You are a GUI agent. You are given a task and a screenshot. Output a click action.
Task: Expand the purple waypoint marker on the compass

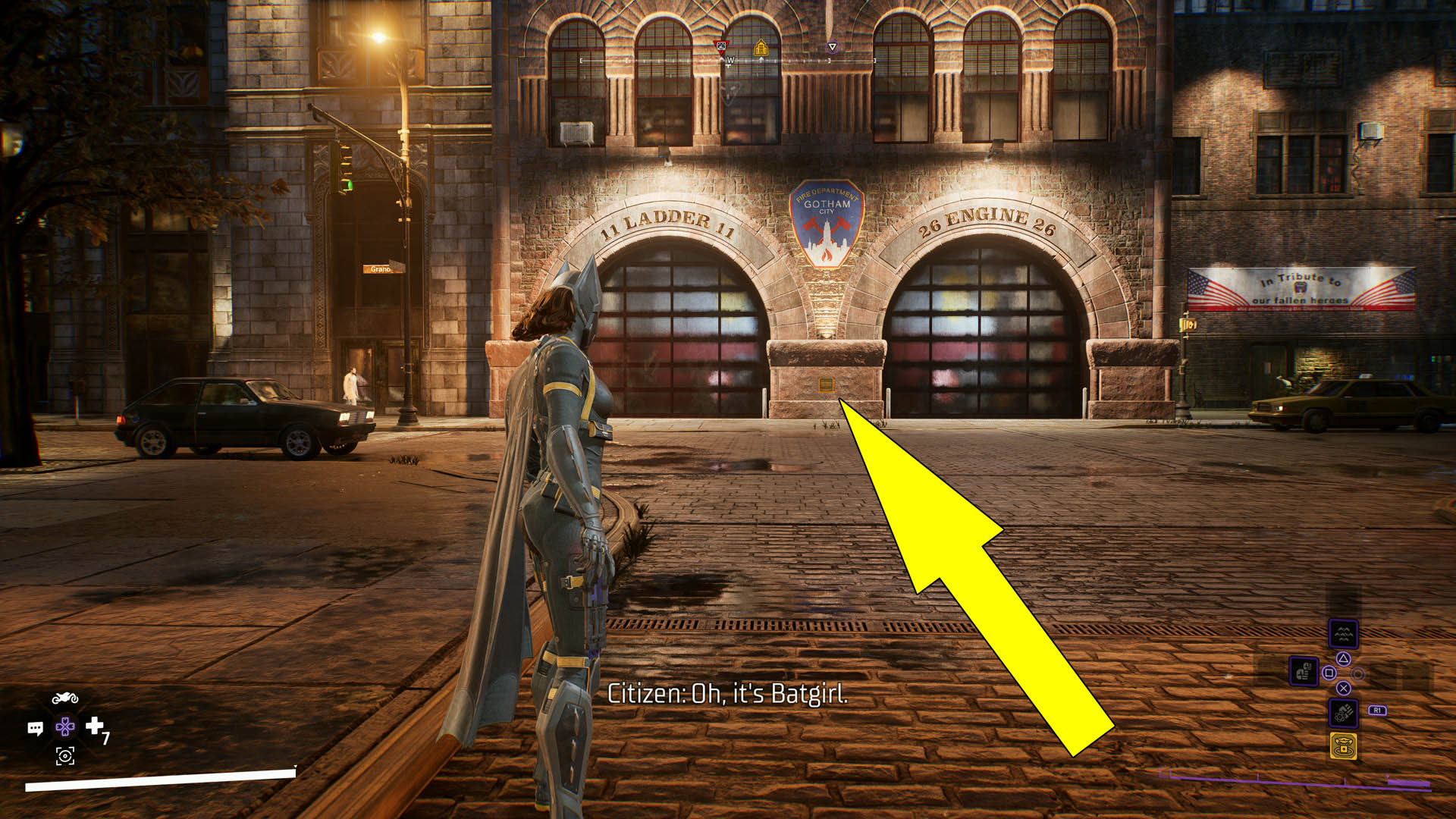coord(833,46)
